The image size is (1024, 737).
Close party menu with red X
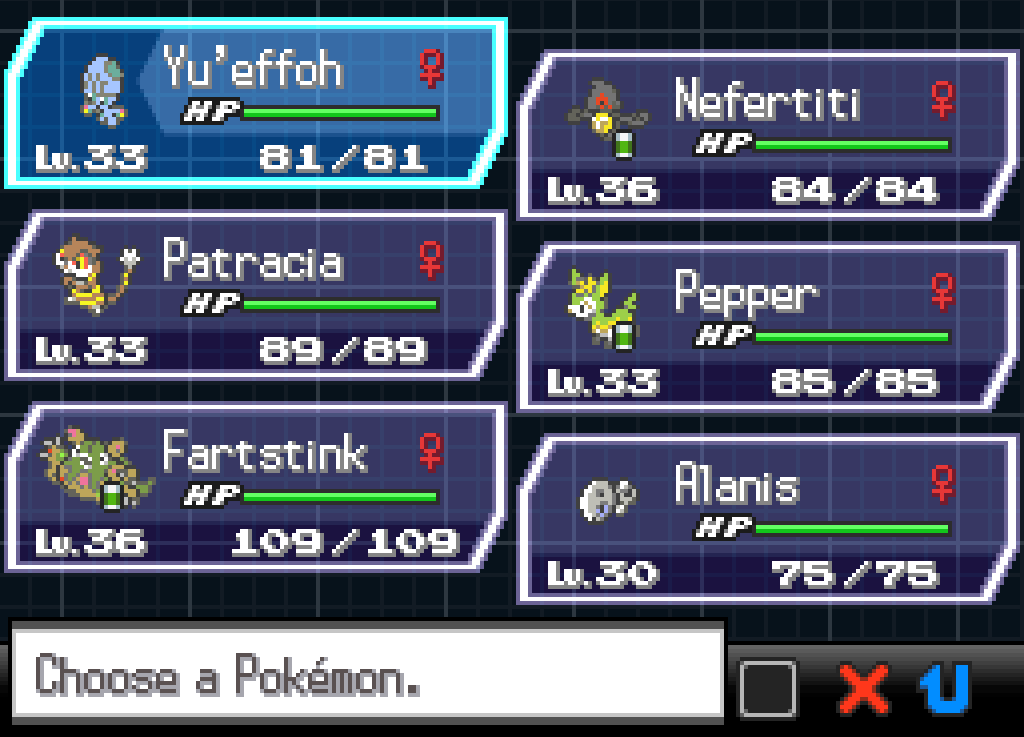tap(864, 688)
